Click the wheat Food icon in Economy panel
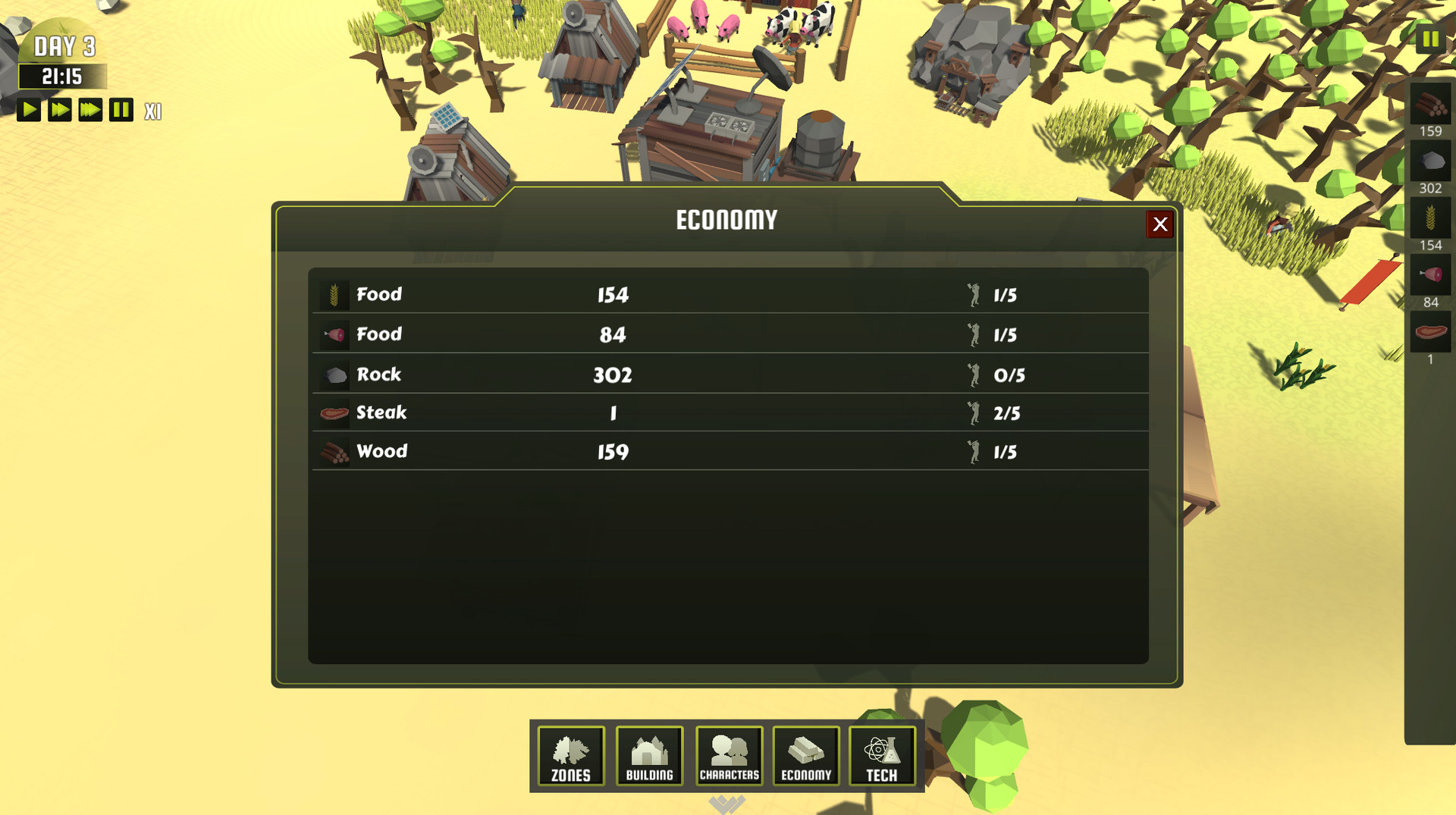 tap(334, 294)
